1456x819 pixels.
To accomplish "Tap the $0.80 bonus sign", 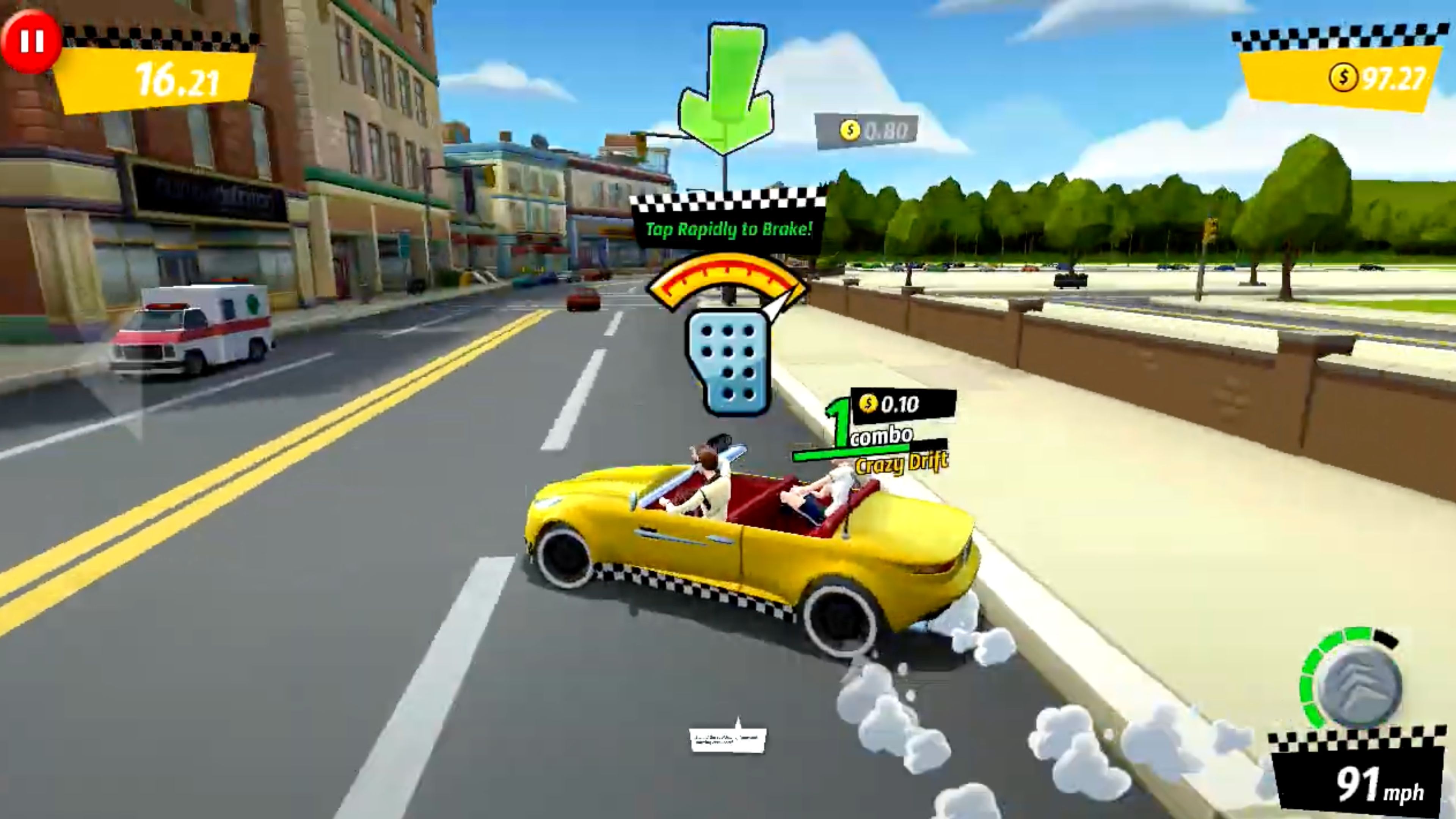I will pos(867,129).
